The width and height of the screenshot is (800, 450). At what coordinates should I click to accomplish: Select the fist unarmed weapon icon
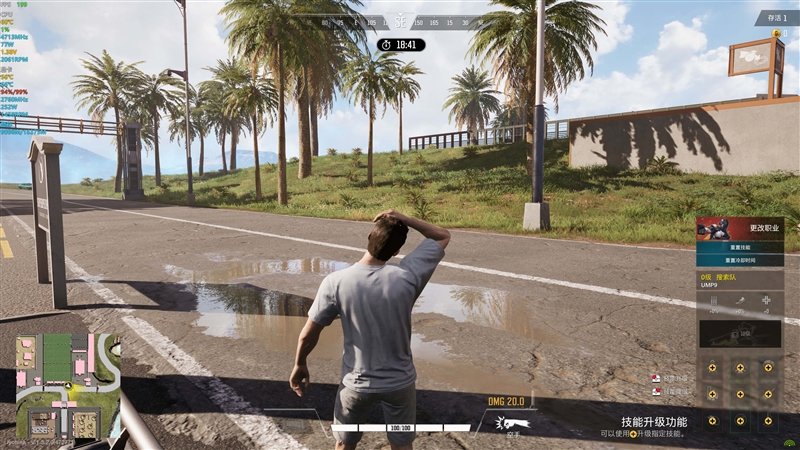coord(515,423)
